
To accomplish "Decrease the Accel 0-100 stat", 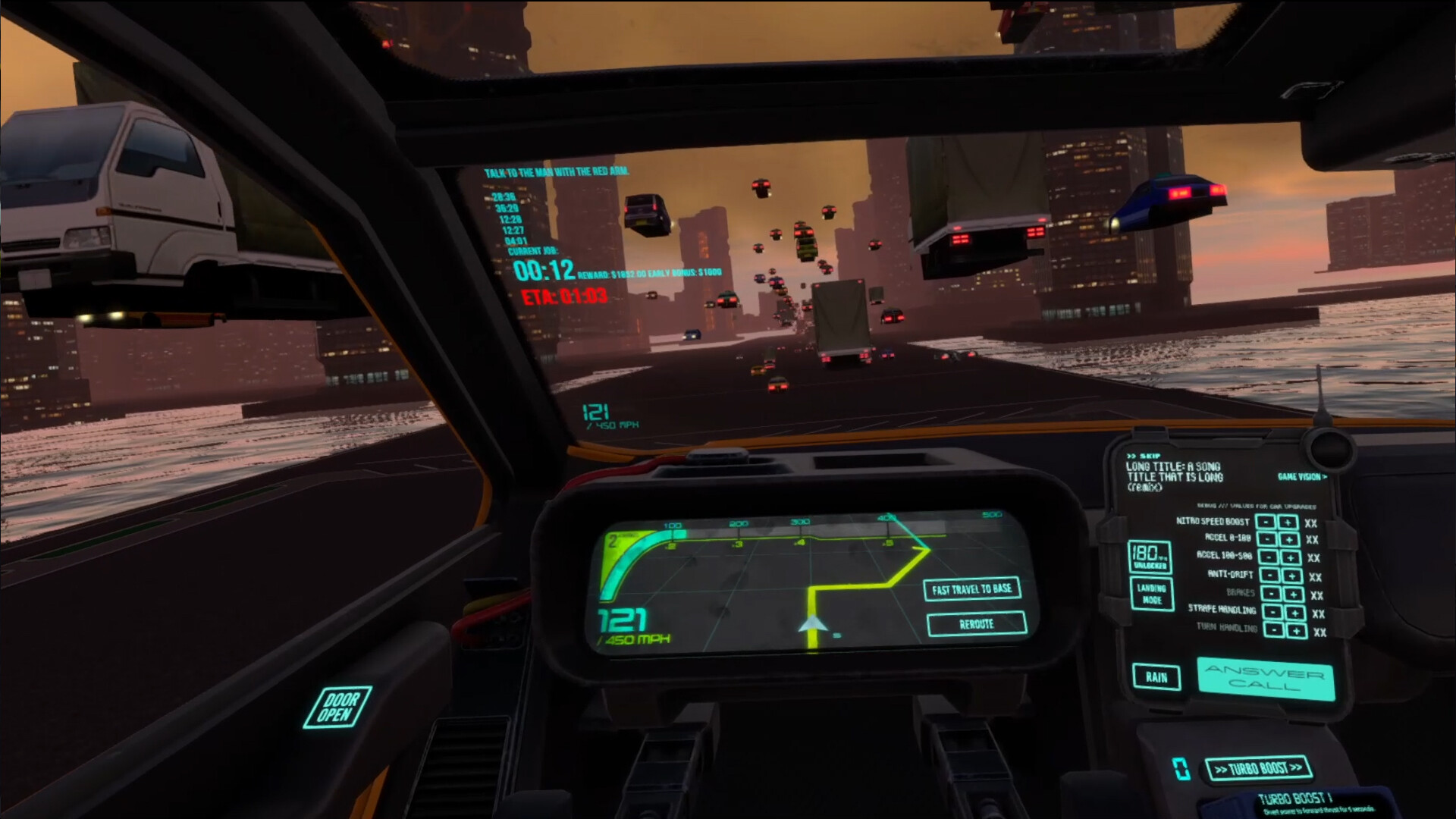I will click(x=1266, y=540).
